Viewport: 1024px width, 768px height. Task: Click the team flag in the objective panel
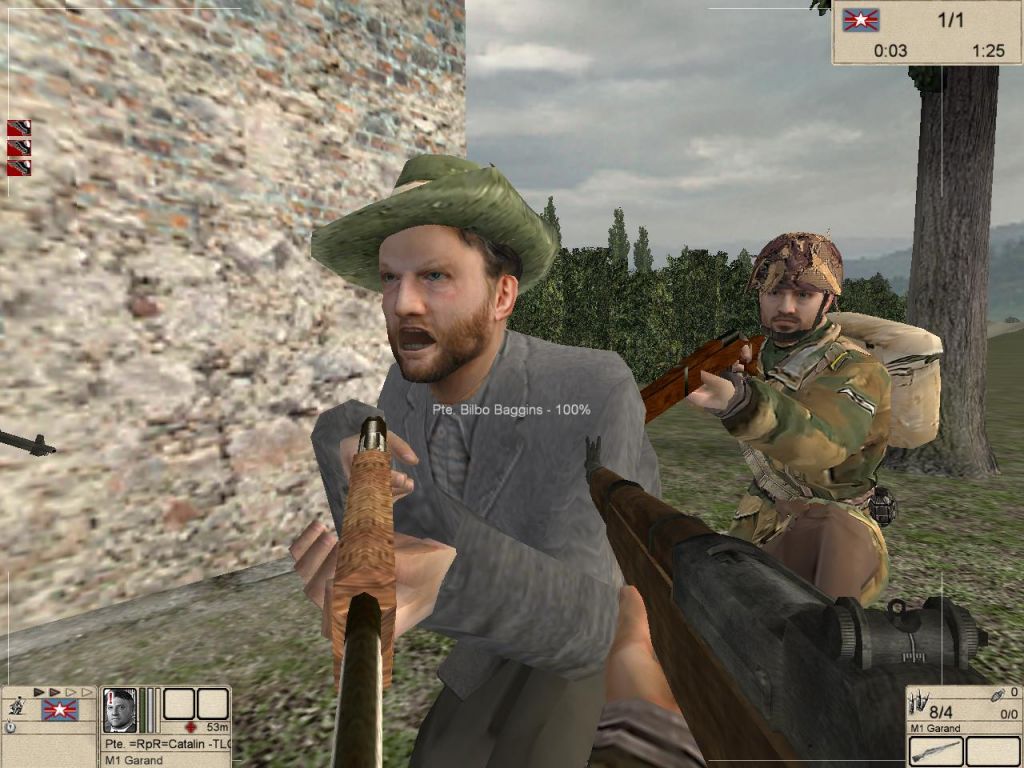point(860,20)
